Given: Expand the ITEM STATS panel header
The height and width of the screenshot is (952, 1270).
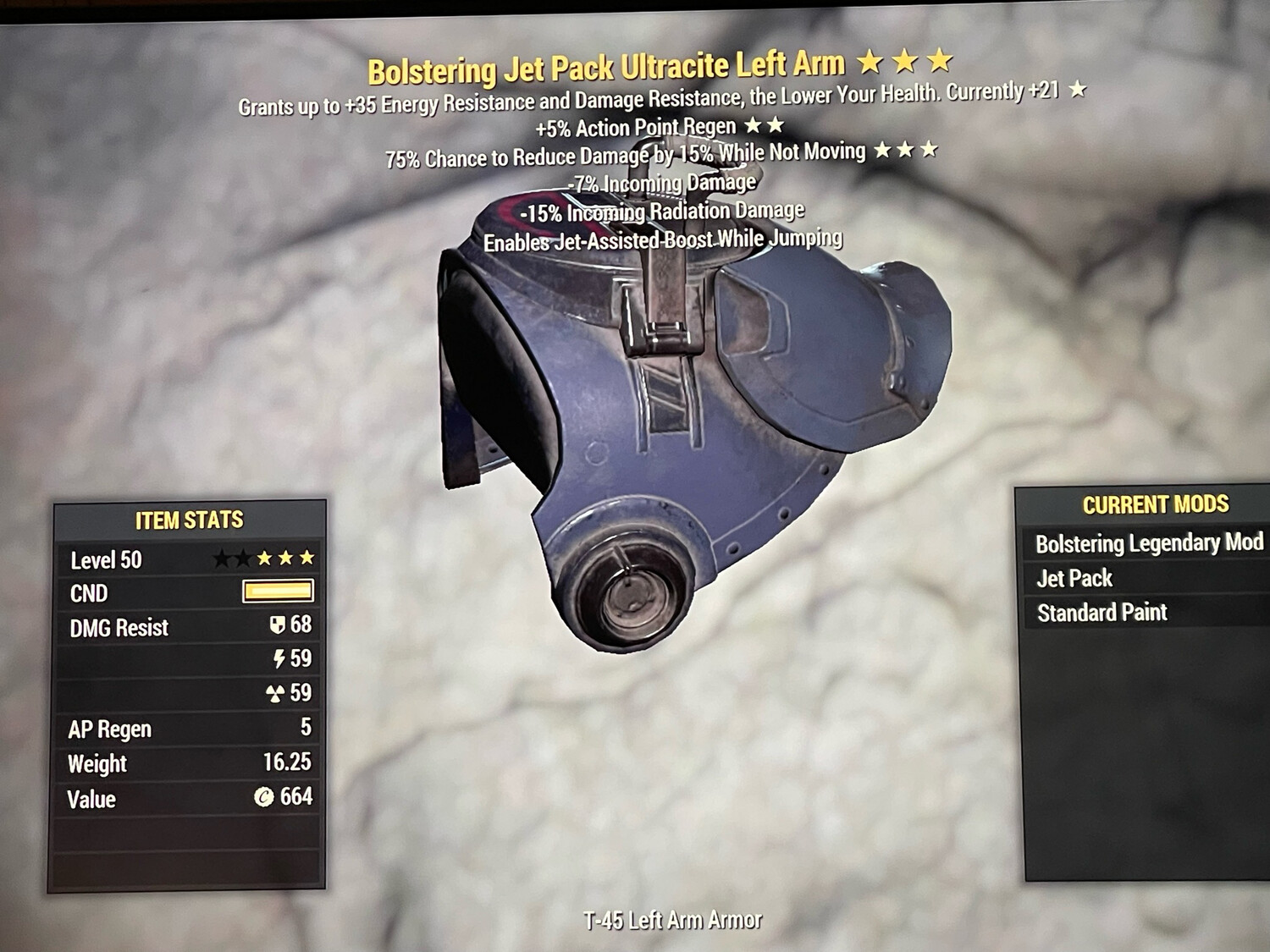Looking at the screenshot, I should pos(188,520).
